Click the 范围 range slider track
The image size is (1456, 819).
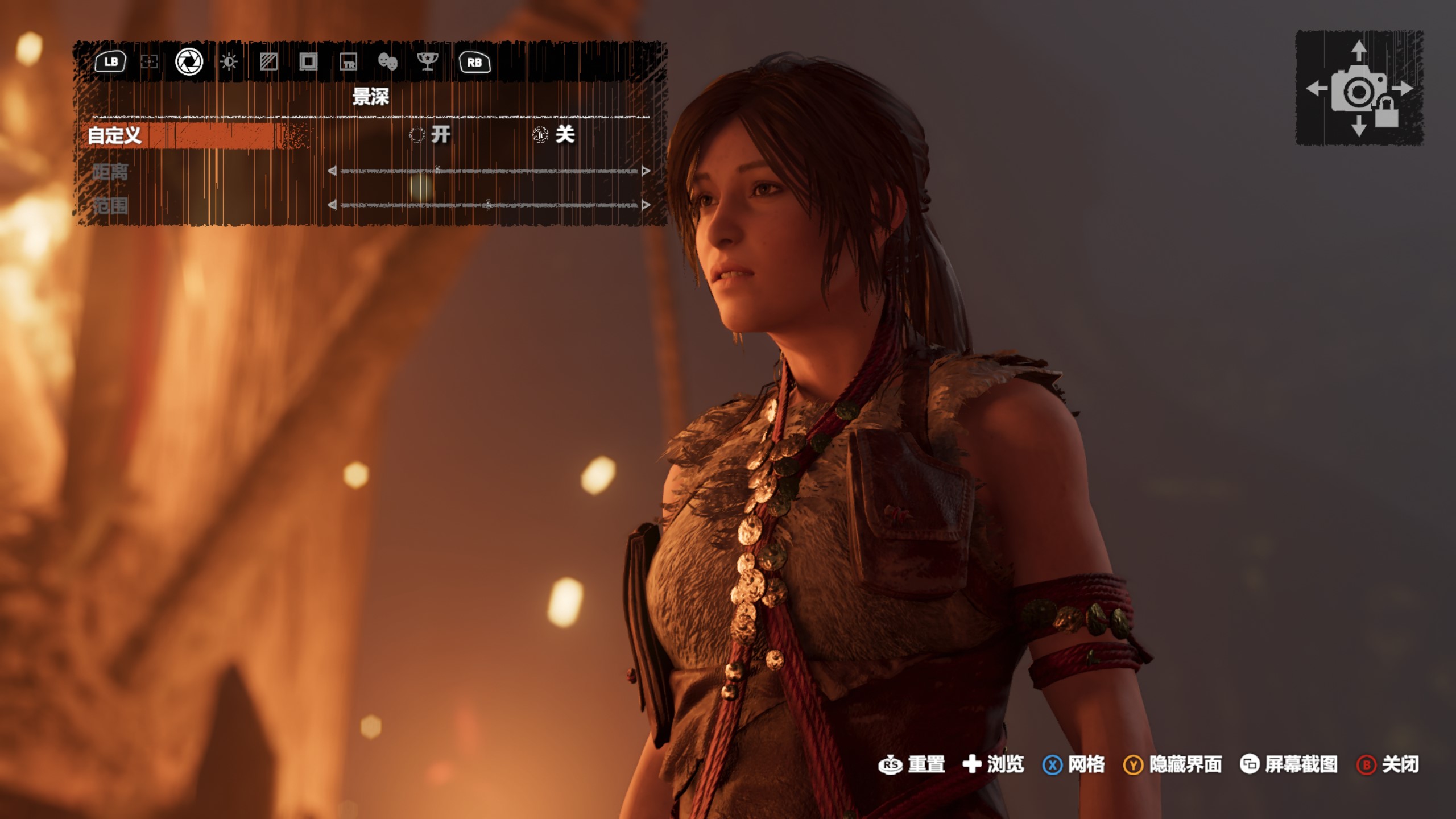(489, 205)
